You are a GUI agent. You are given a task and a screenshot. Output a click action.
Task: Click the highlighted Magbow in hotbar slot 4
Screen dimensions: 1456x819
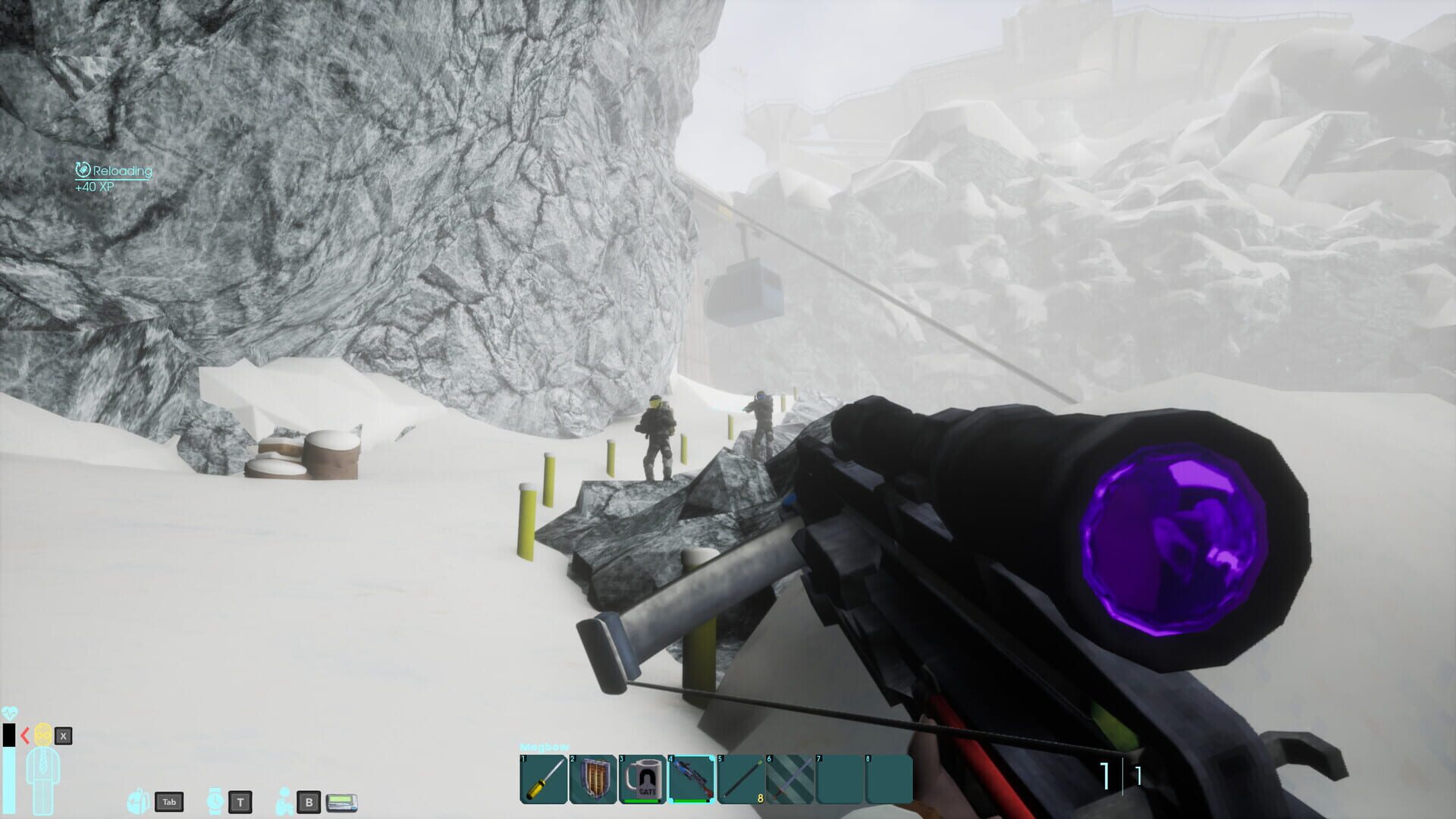pyautogui.click(x=692, y=778)
